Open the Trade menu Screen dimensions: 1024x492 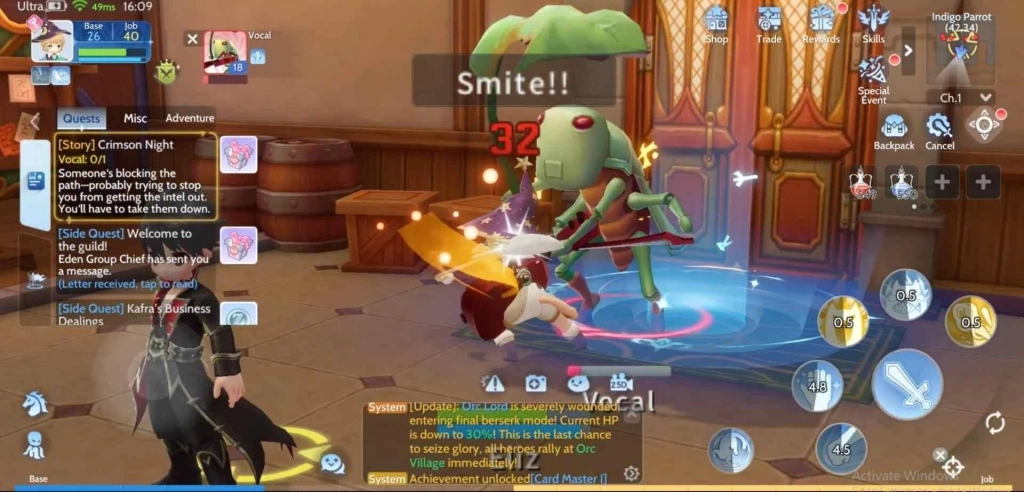click(x=769, y=23)
